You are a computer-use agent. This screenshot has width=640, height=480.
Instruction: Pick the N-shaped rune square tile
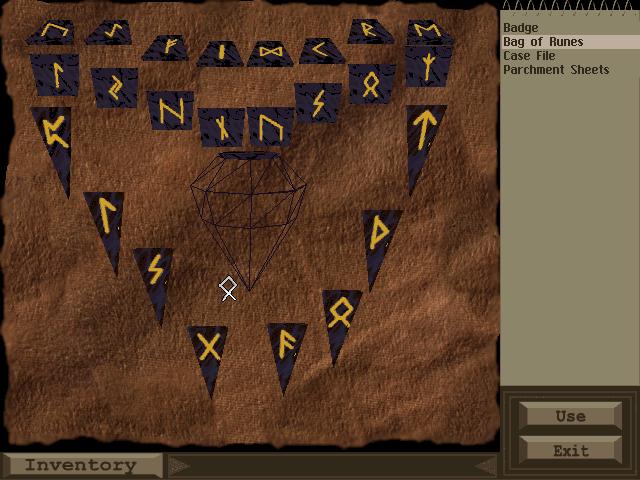[170, 107]
